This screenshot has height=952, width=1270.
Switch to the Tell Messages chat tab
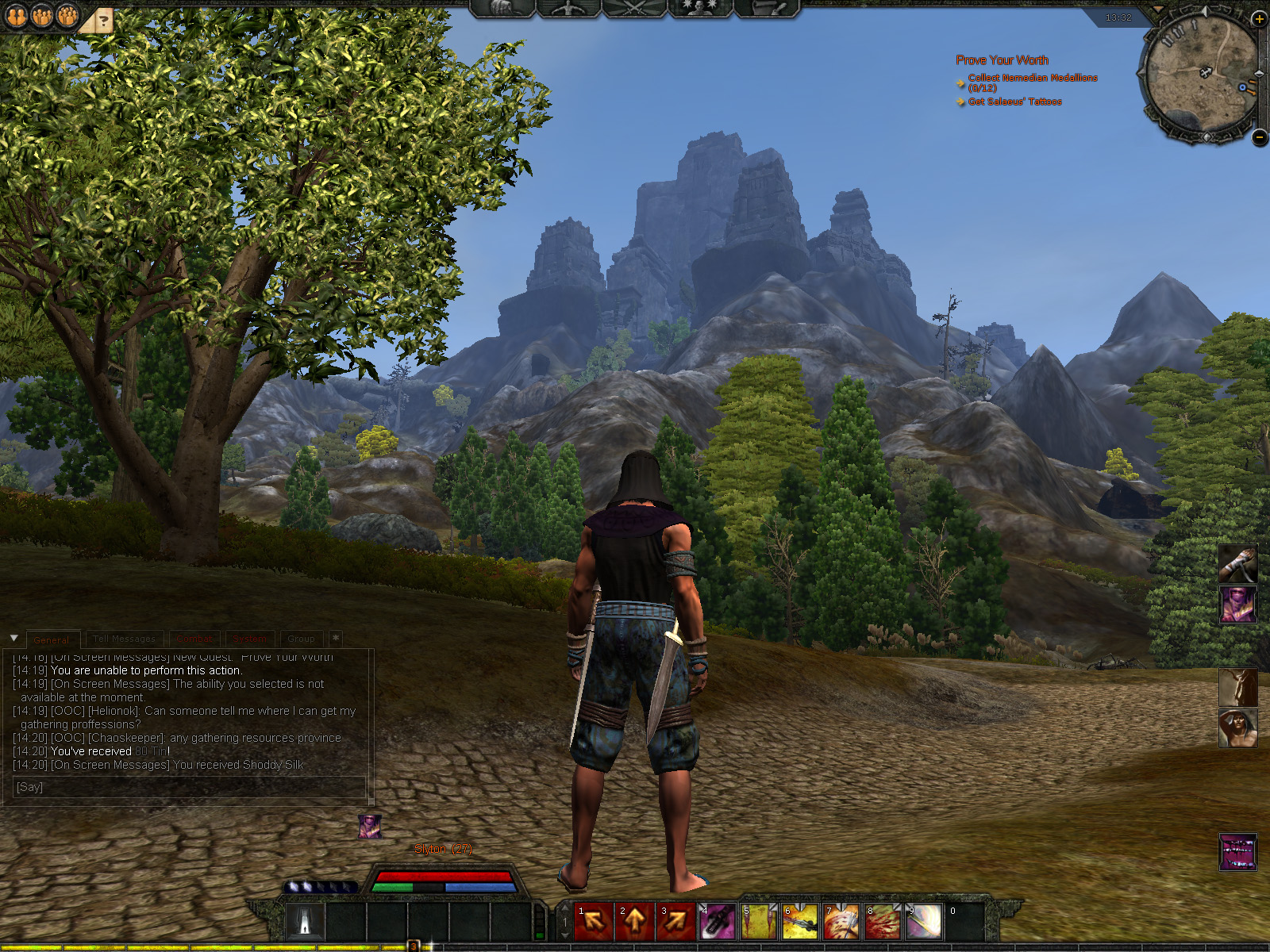click(x=124, y=639)
